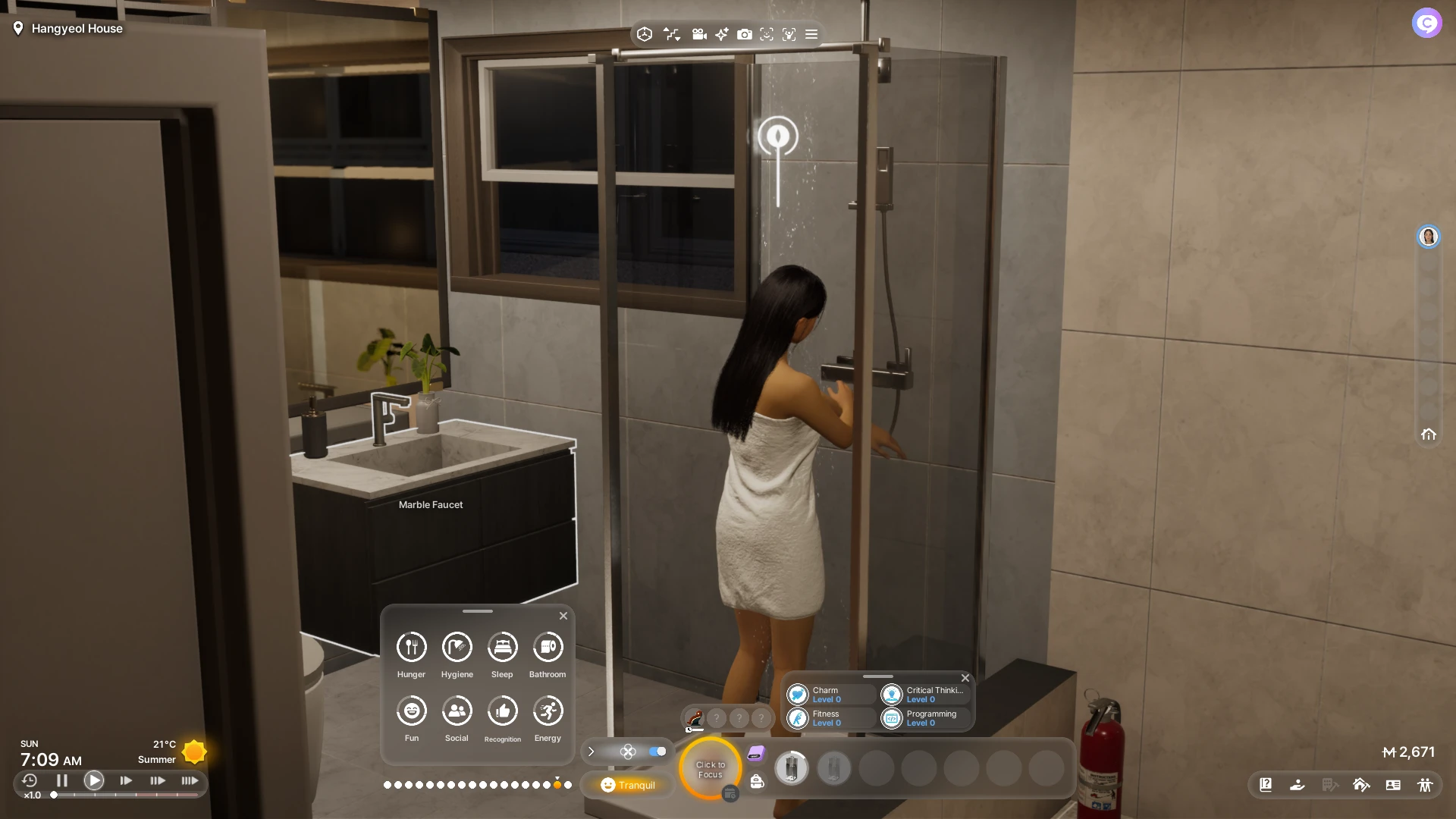Click the Tranquil mood button

tap(627, 785)
